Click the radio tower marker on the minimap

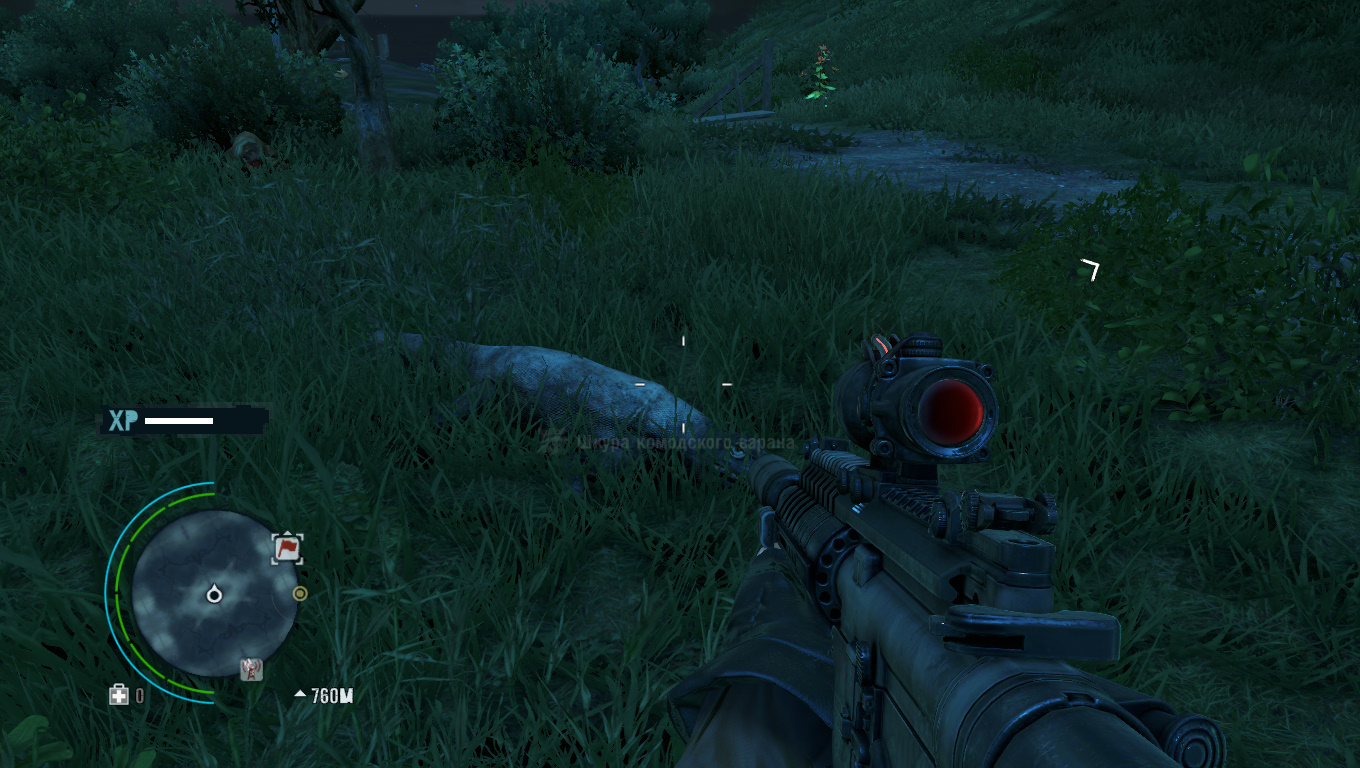click(252, 669)
